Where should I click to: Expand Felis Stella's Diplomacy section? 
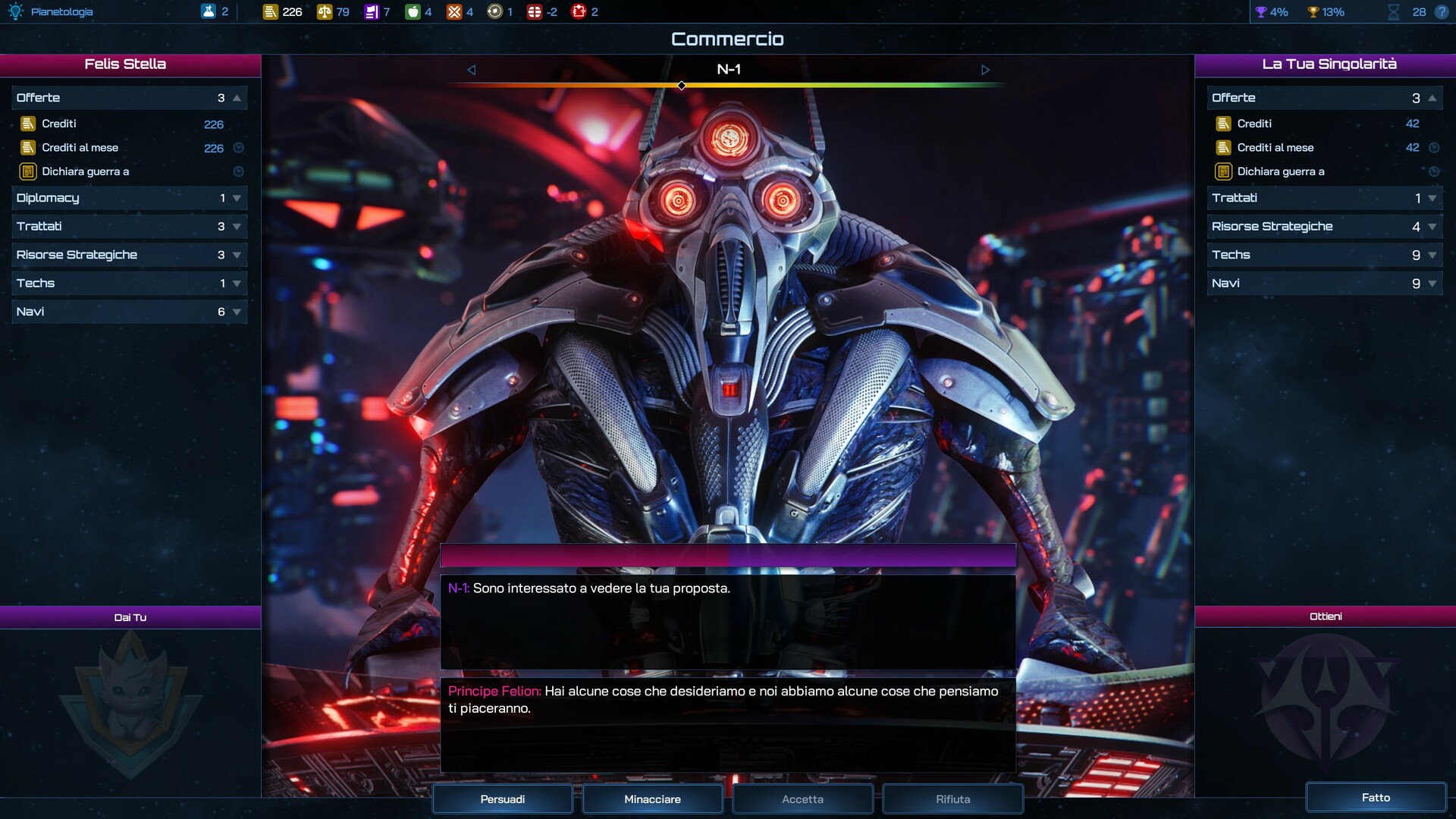tap(129, 198)
